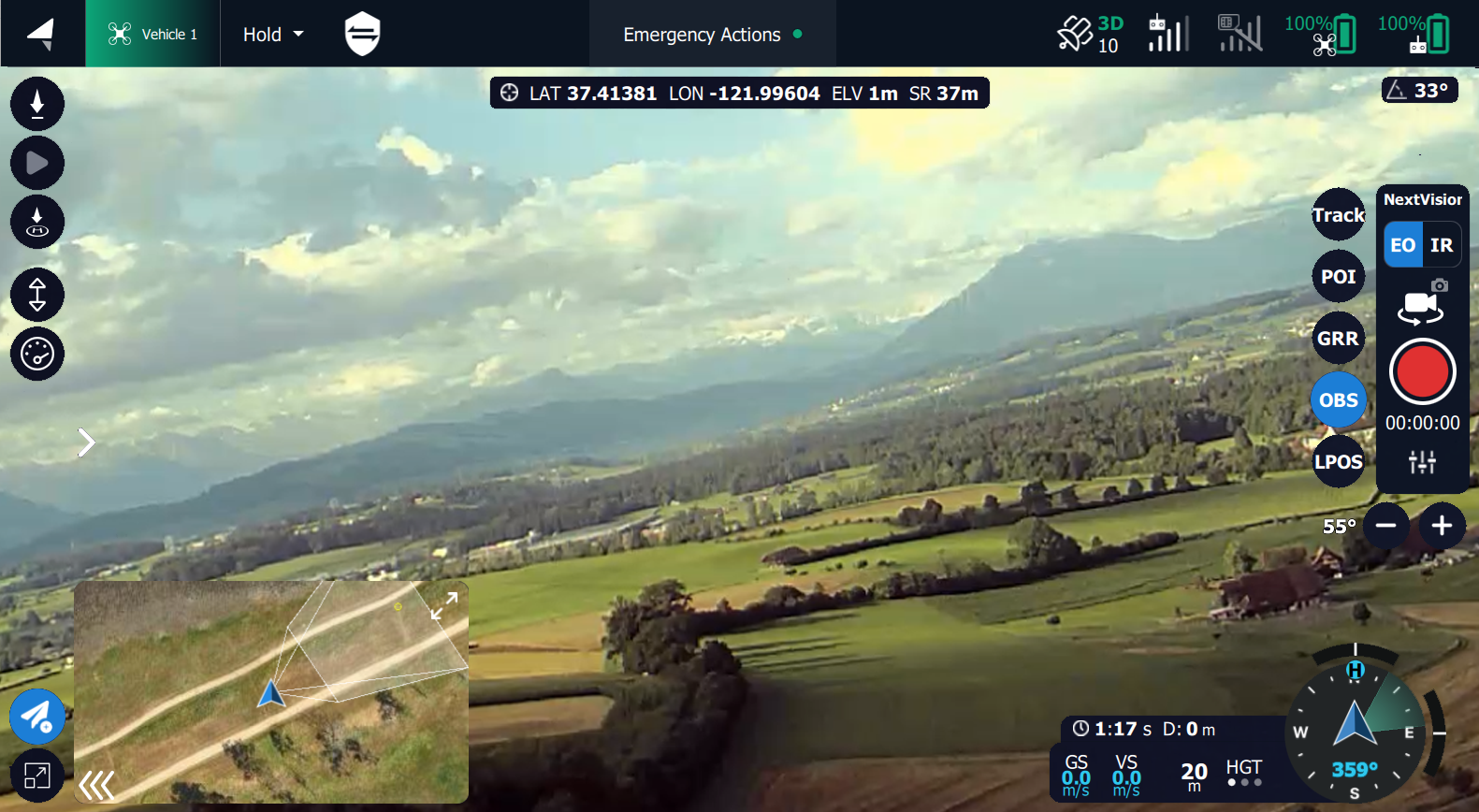Viewport: 1479px width, 812px height.
Task: Start video recording with red record button
Action: [x=1422, y=371]
